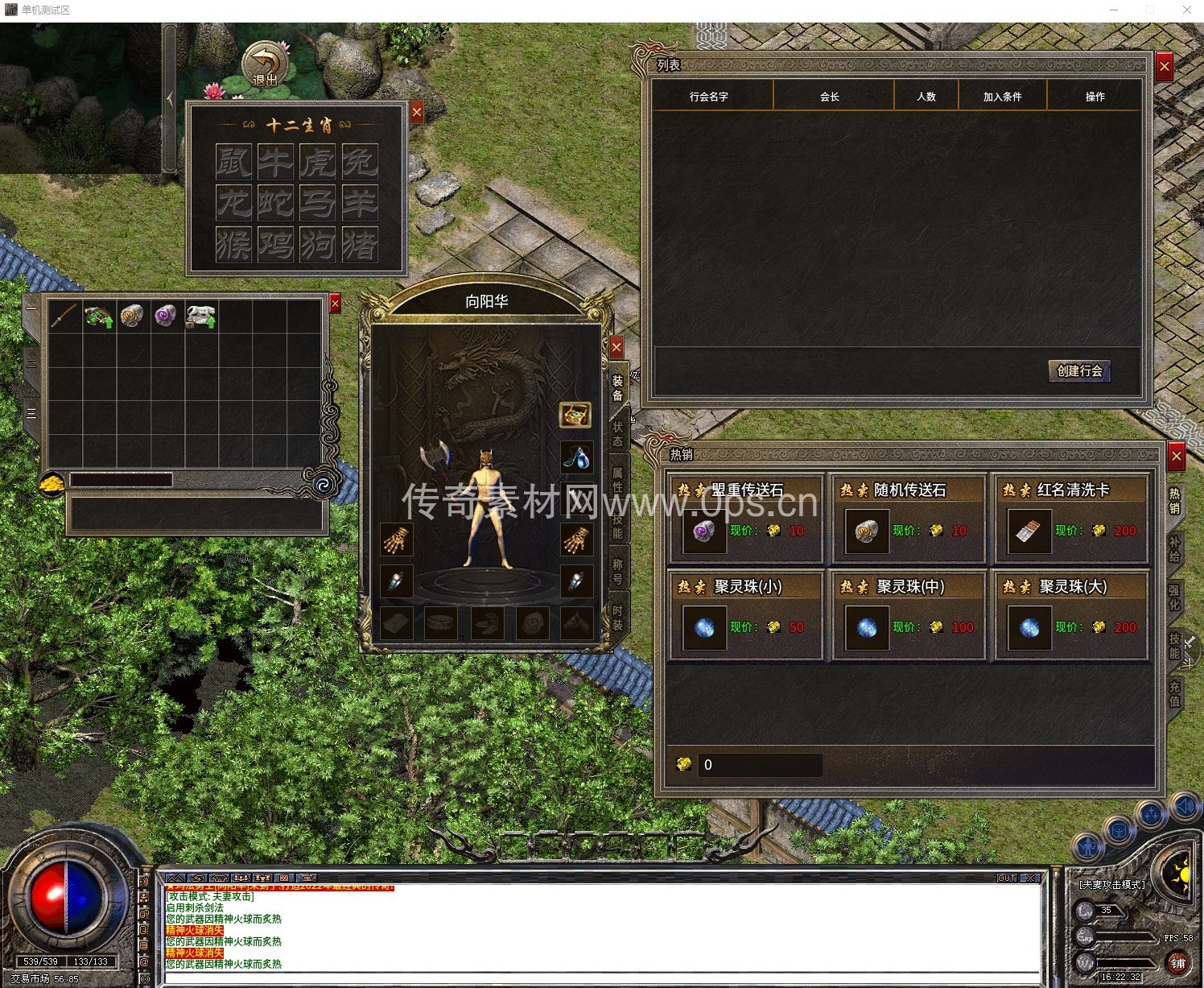Buy the 盟重传送石 shop item
The image size is (1204, 988).
(x=745, y=519)
